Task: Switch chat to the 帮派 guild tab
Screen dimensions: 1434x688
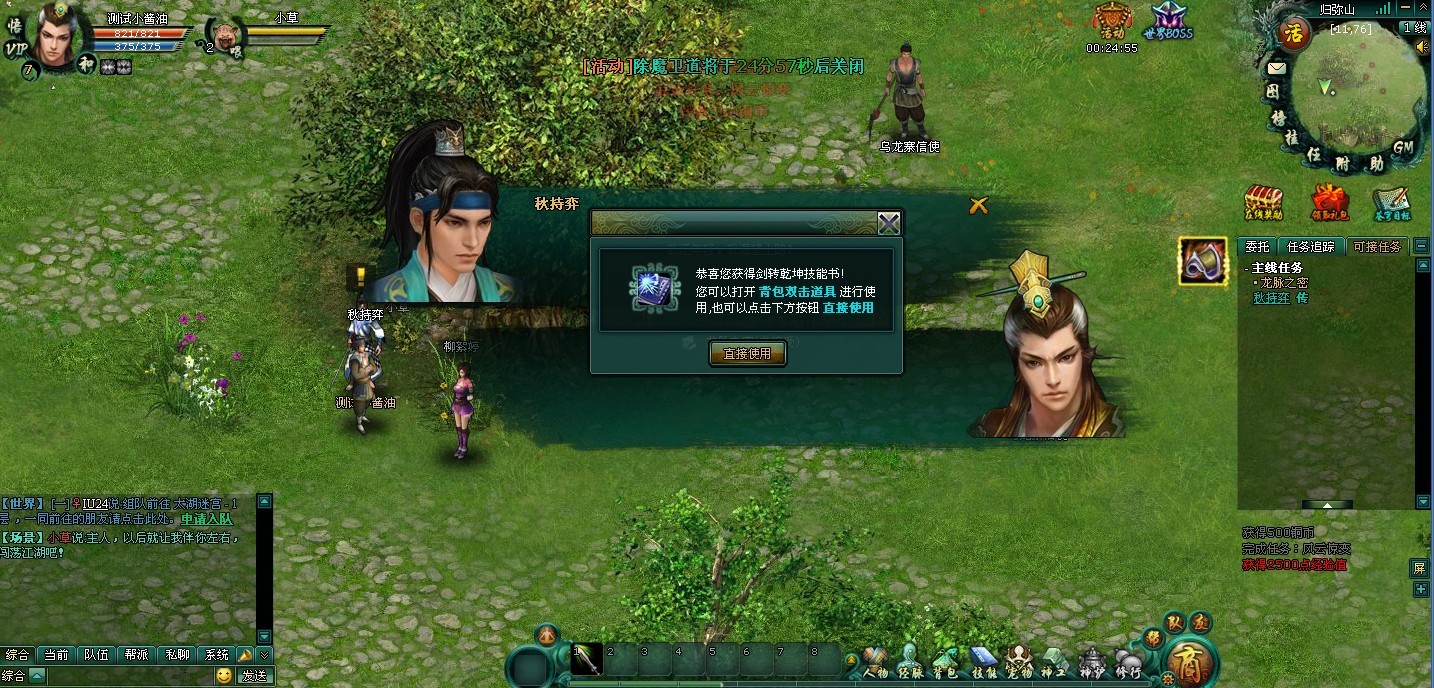Action: click(x=137, y=655)
